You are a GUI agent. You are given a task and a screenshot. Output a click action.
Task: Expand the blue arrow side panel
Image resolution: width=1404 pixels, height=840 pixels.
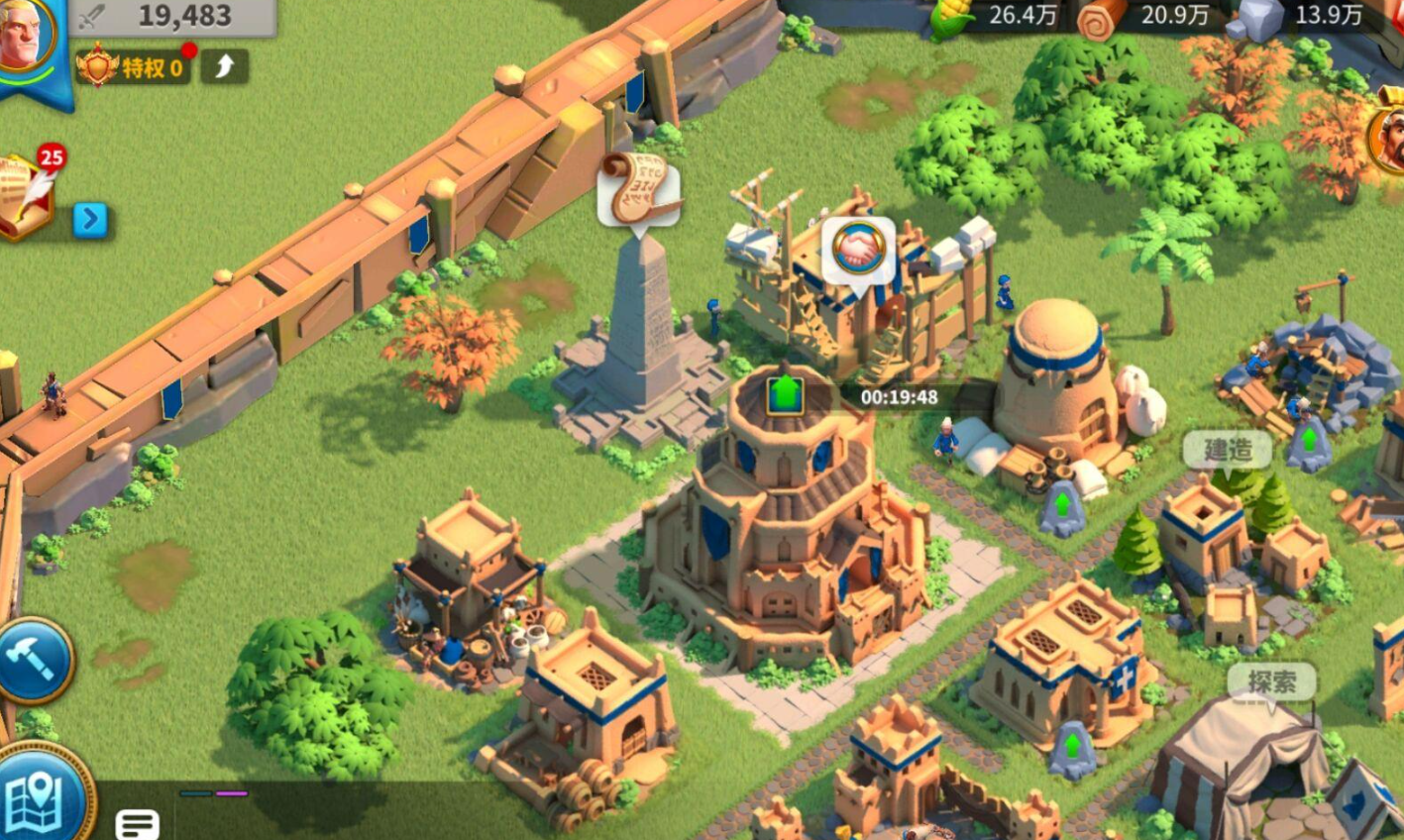90,219
